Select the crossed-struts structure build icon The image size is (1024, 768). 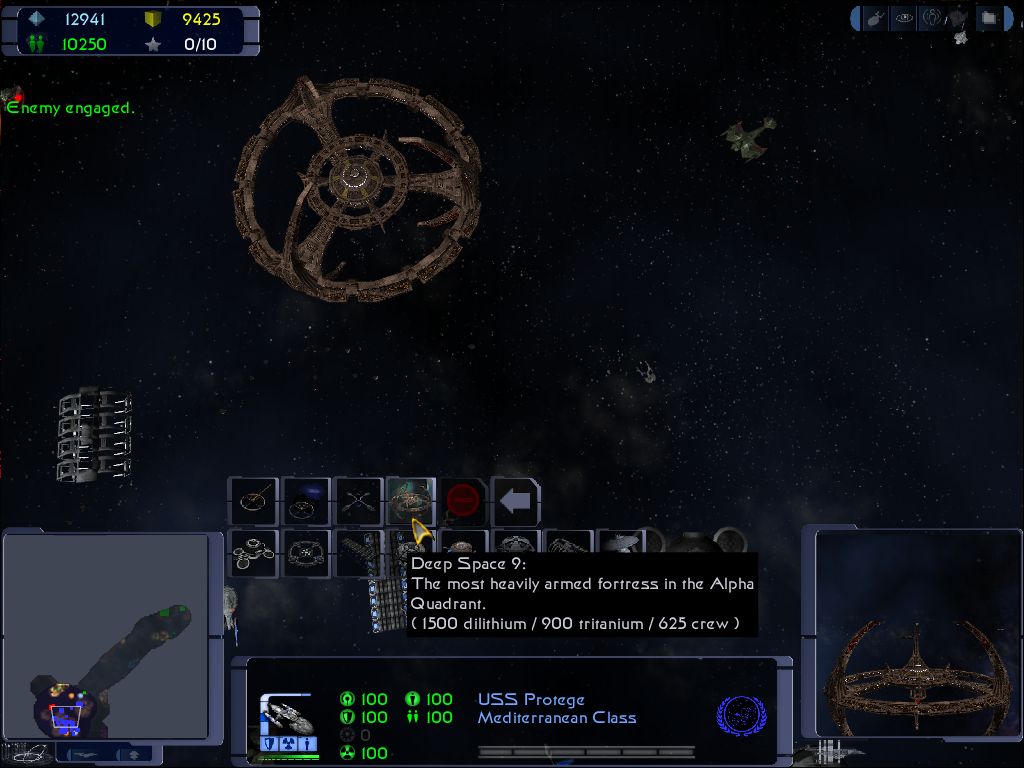(357, 500)
